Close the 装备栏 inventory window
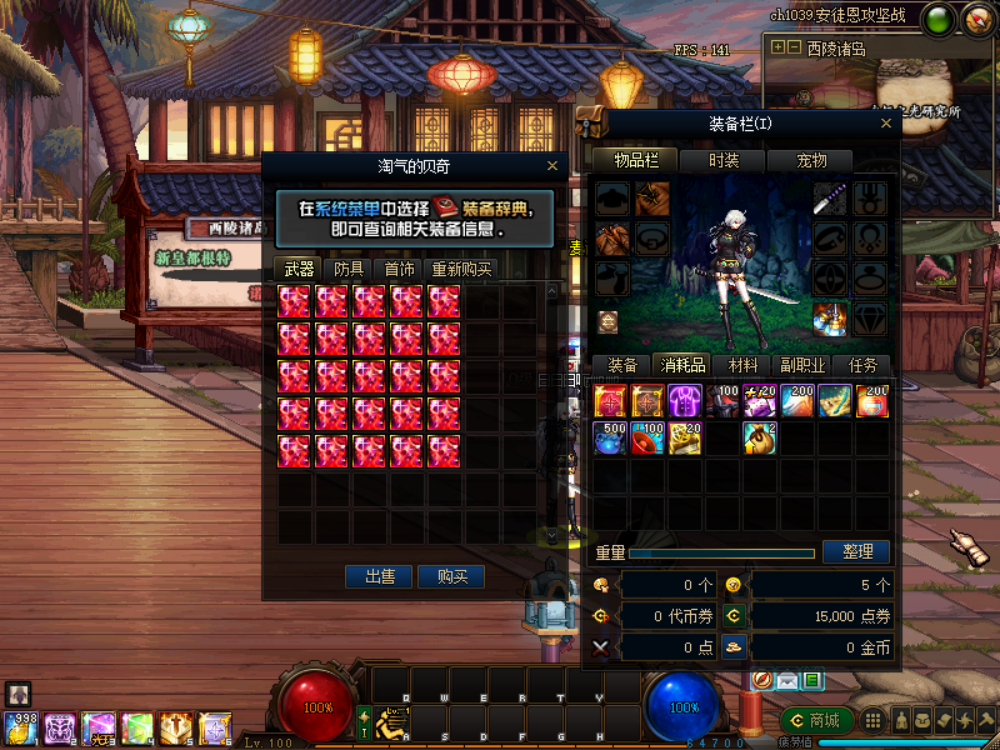 tap(885, 124)
